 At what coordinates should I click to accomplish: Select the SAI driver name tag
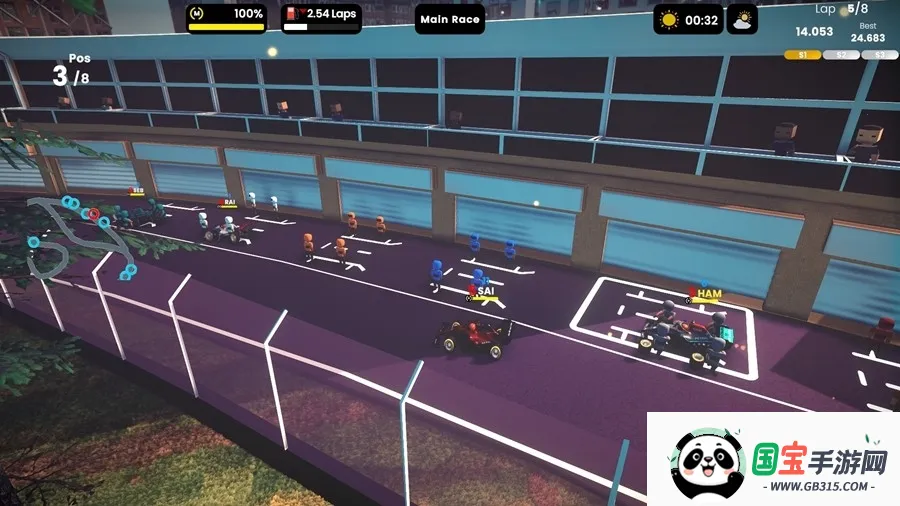(x=486, y=291)
